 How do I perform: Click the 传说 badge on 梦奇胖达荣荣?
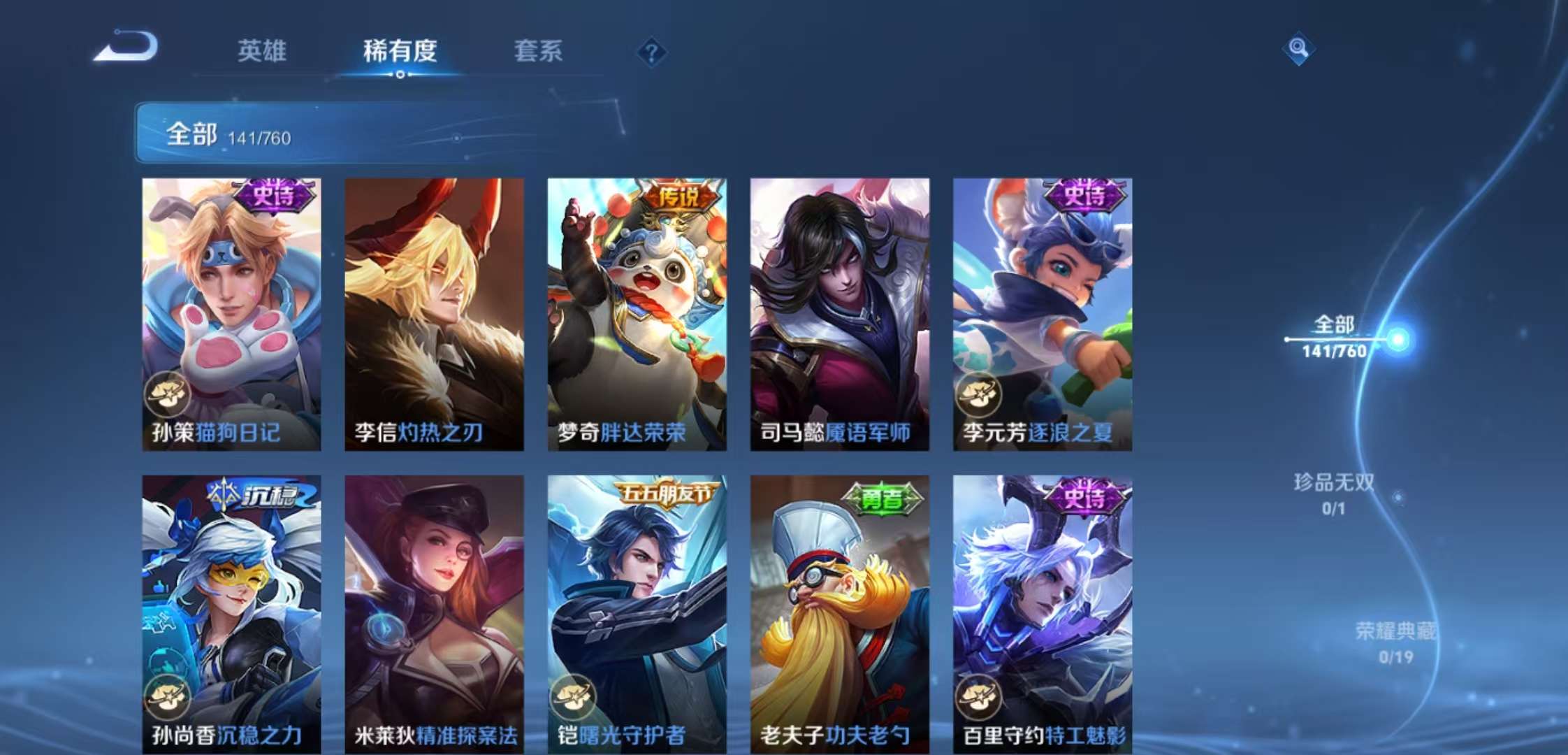[x=678, y=199]
